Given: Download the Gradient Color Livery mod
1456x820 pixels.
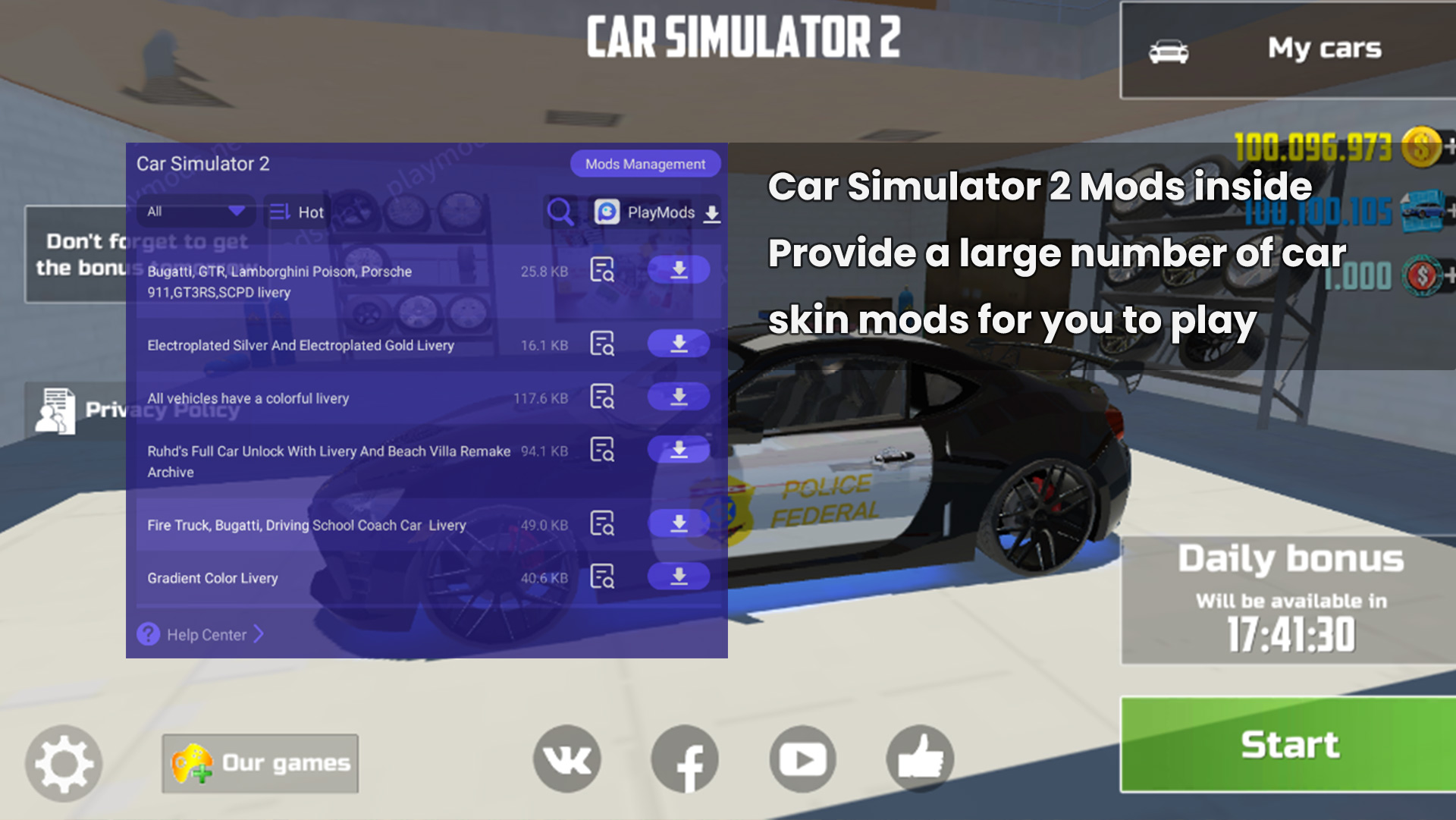Looking at the screenshot, I should pyautogui.click(x=679, y=577).
